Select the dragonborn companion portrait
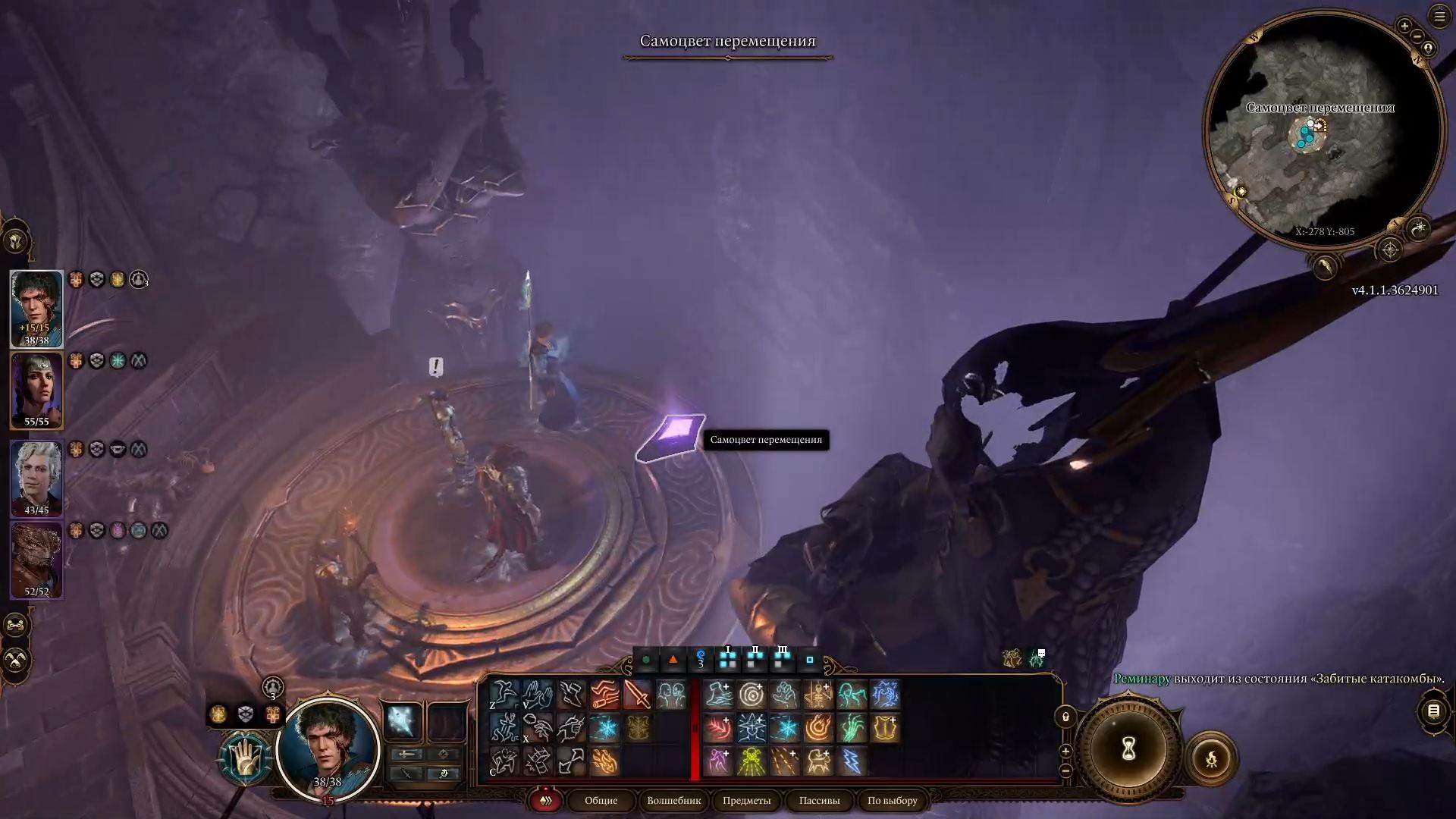1456x819 pixels. pyautogui.click(x=36, y=560)
